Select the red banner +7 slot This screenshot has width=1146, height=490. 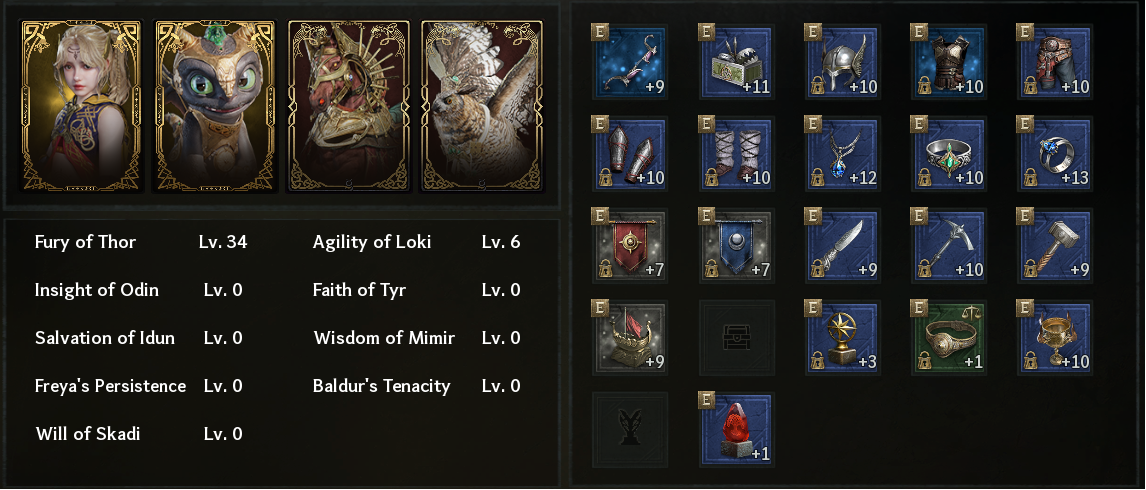(x=629, y=246)
